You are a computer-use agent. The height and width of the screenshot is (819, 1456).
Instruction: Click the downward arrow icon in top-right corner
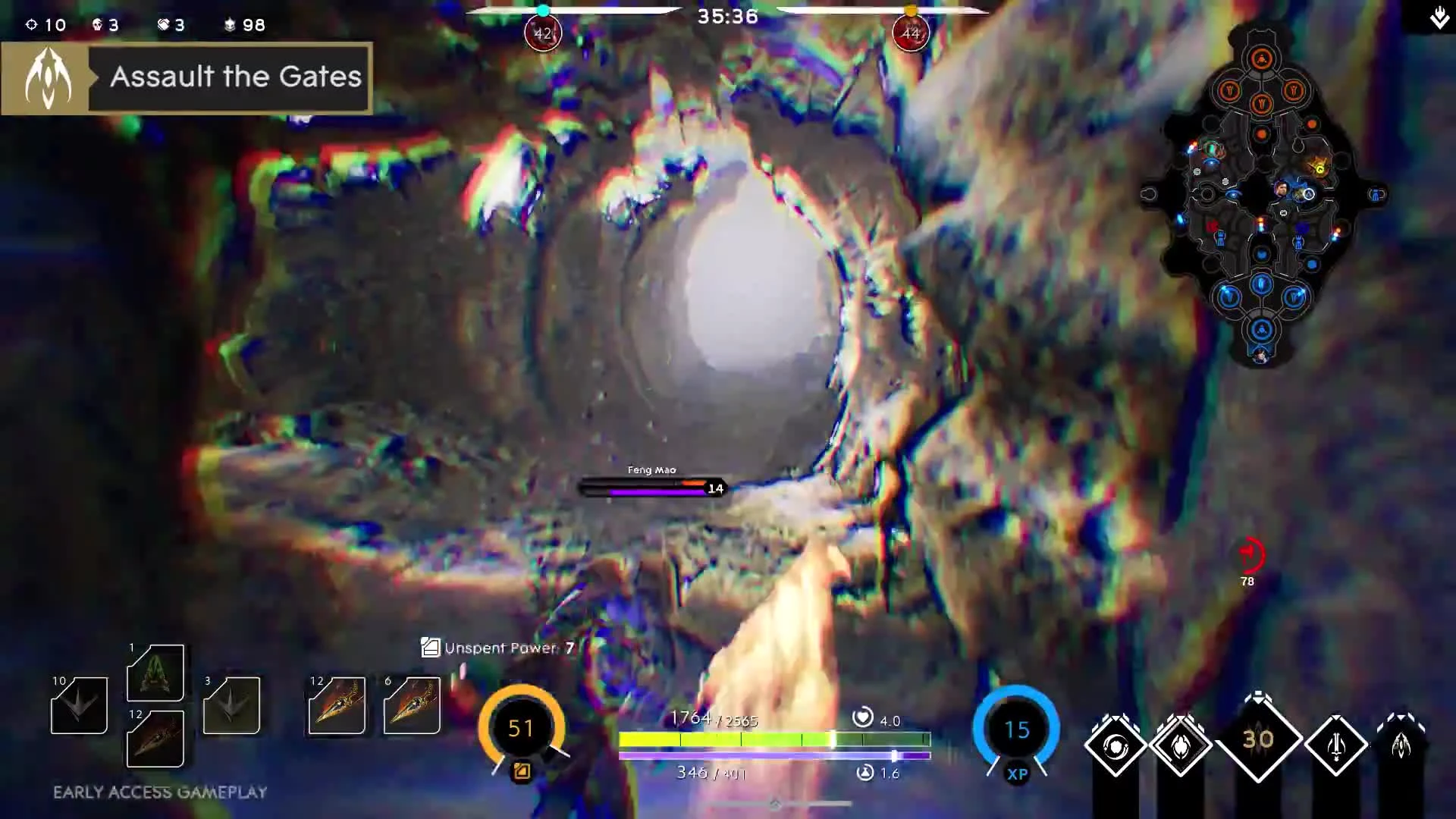[1439, 17]
